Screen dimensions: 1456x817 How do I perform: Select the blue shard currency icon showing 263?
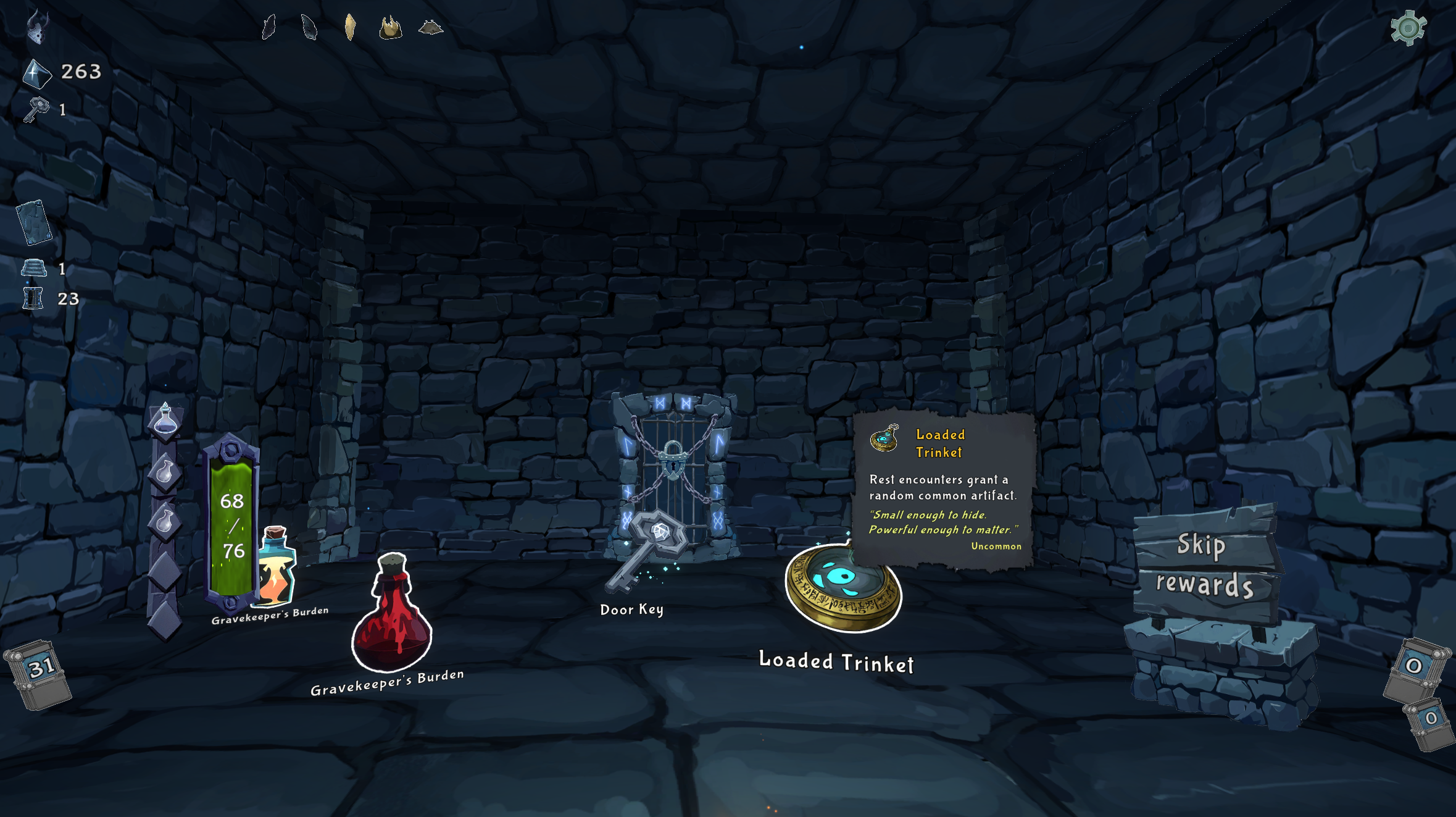[x=35, y=71]
